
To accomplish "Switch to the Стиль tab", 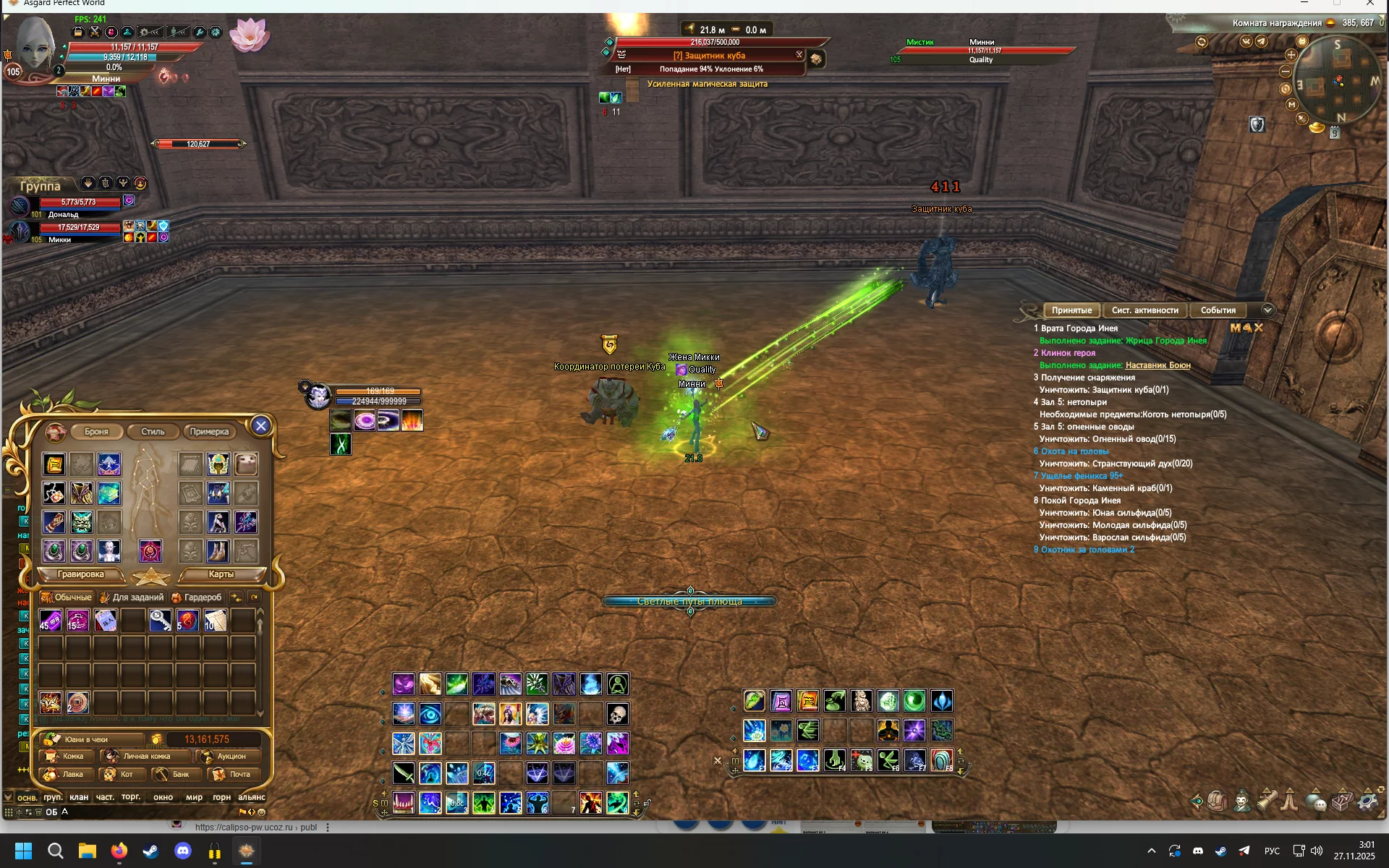I will 153,432.
